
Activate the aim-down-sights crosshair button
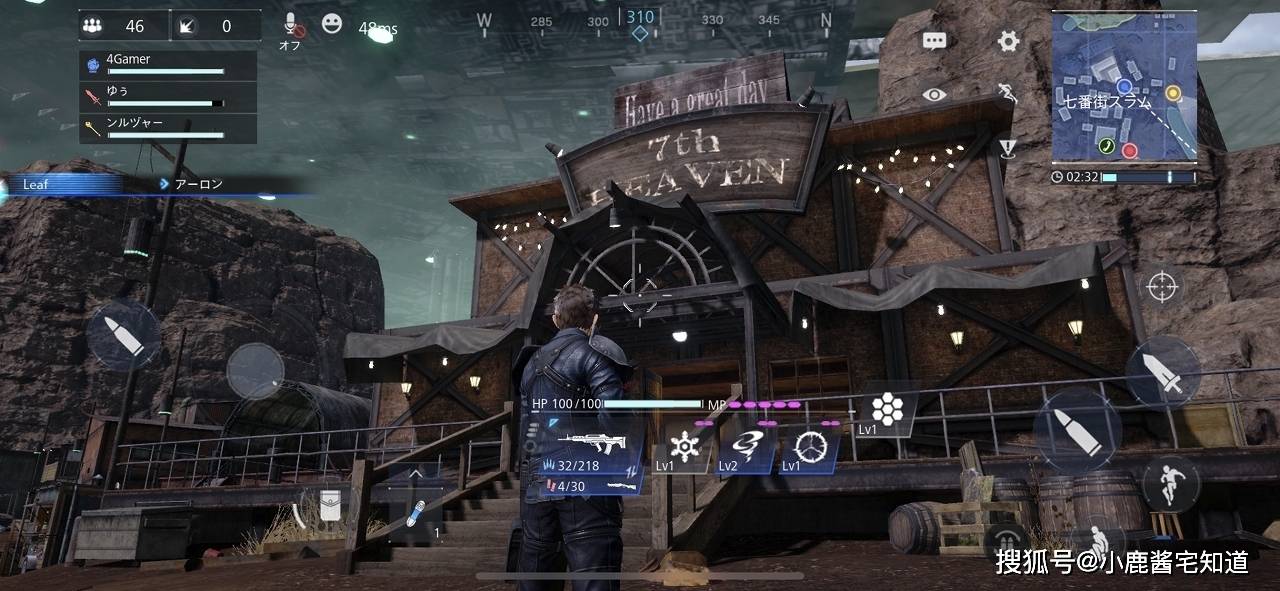[1161, 287]
